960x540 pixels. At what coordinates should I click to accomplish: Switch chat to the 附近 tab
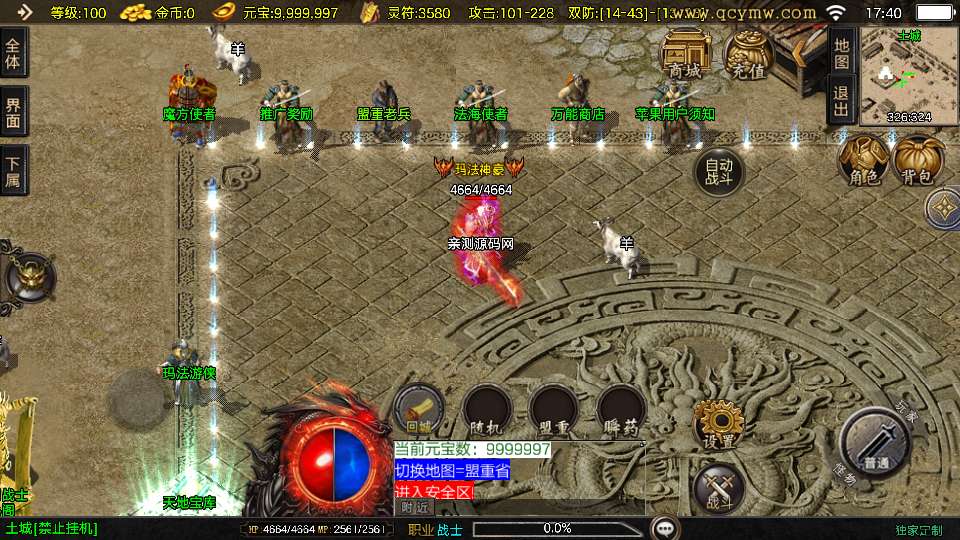pos(415,507)
